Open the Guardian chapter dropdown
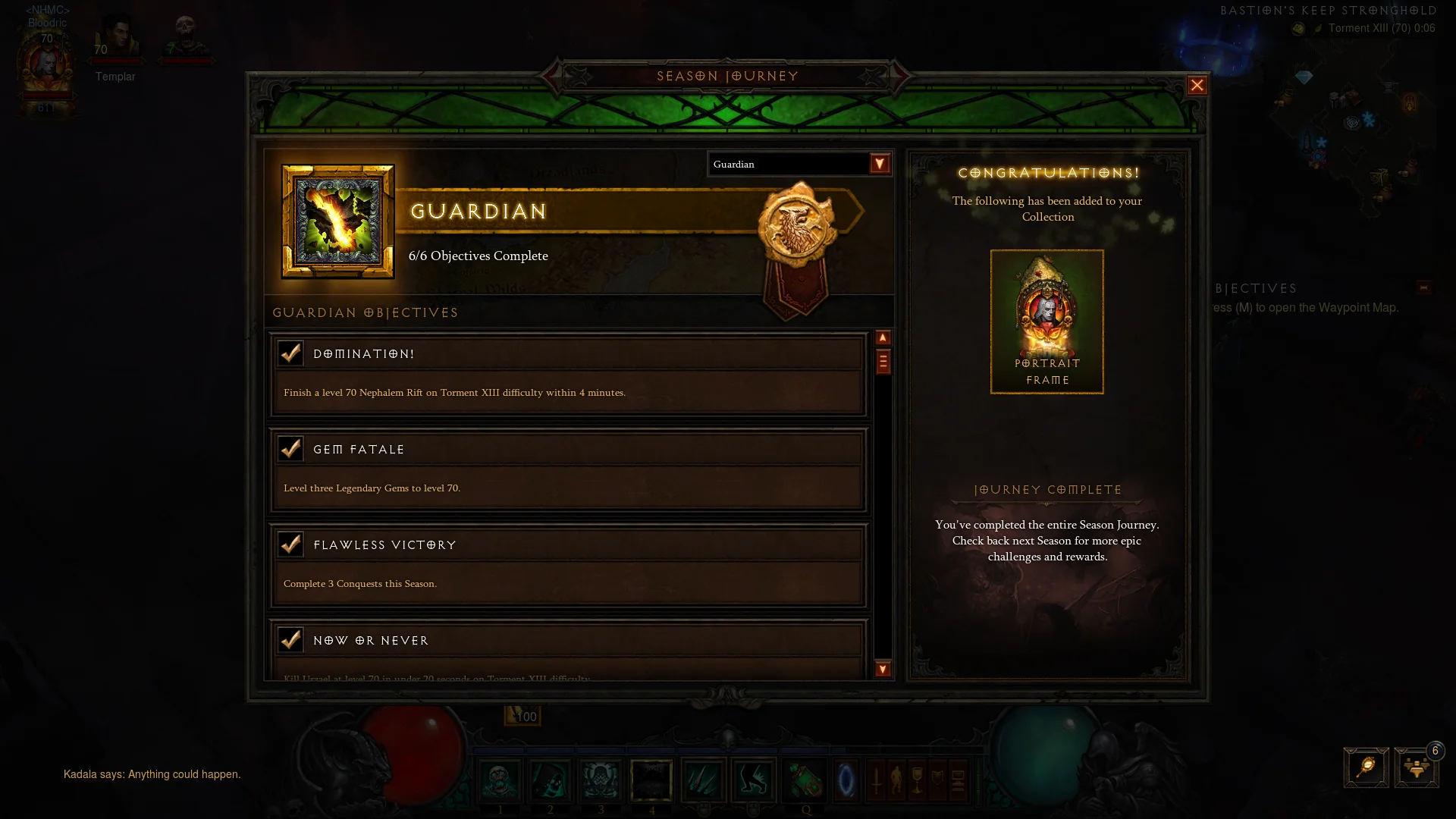The image size is (1456, 819). (x=879, y=164)
